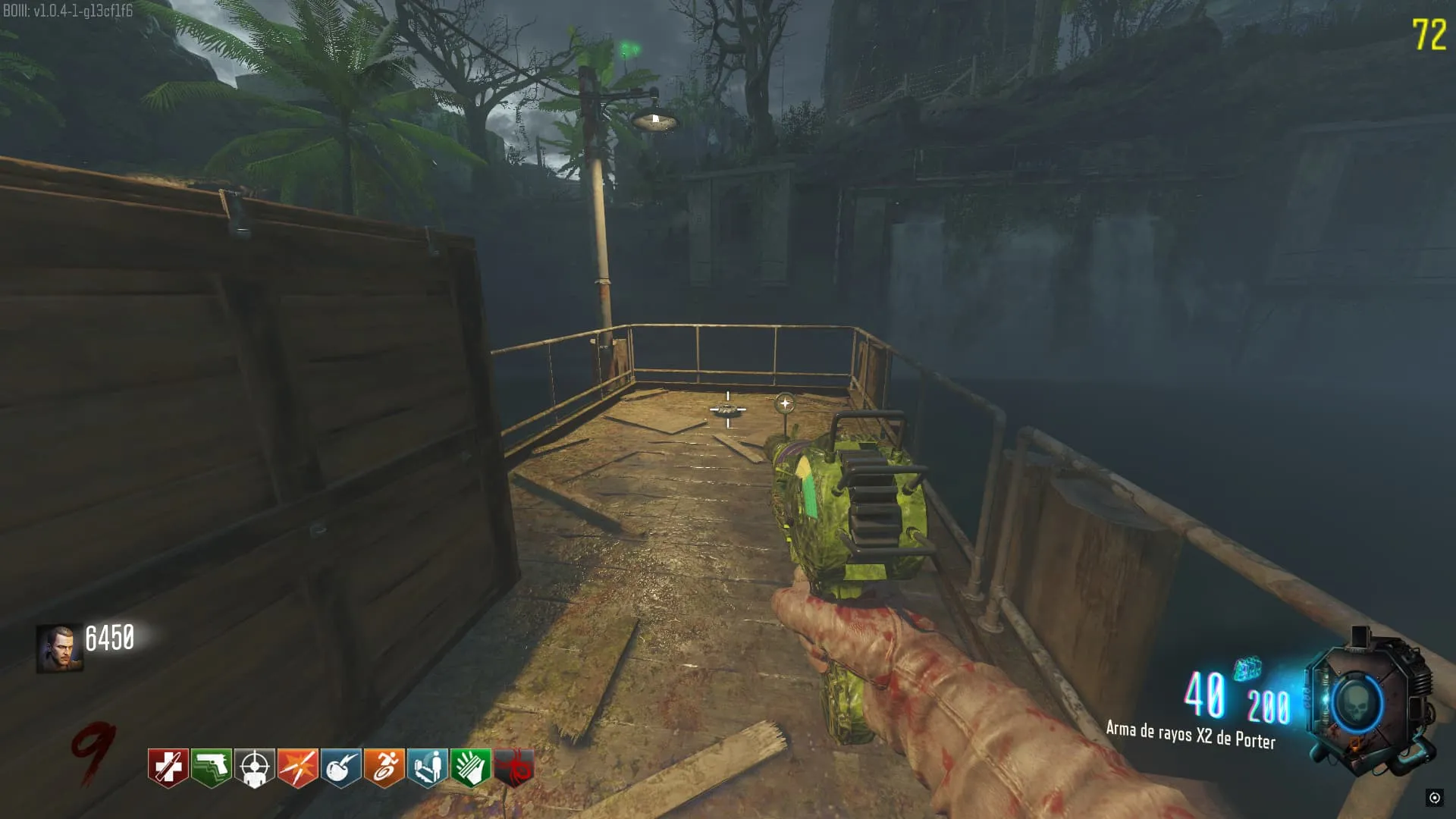Select the skull specialist weapon gauge

pos(1356,703)
